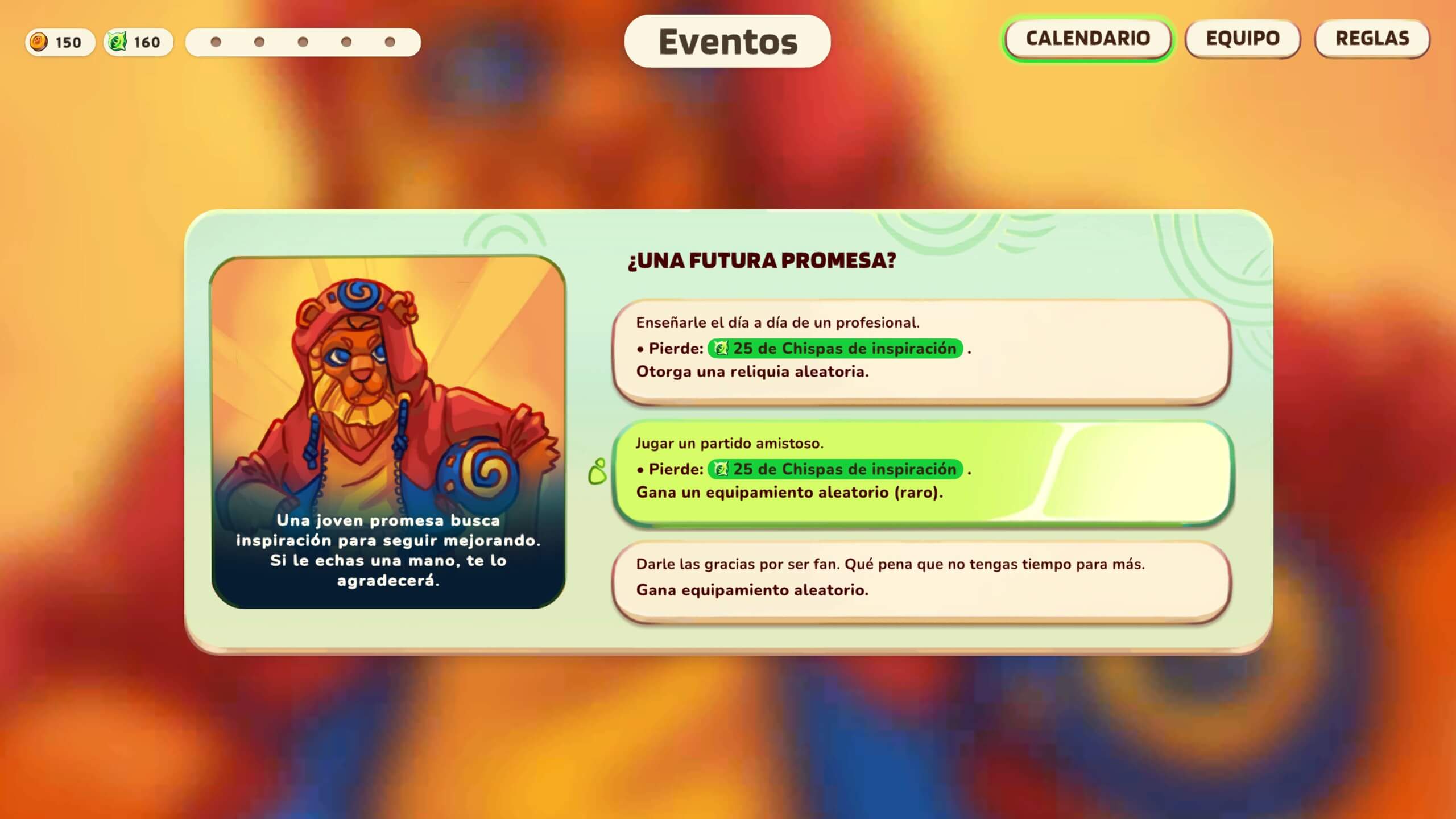
Task: Click the third dot in the progress tracker
Action: [301, 41]
